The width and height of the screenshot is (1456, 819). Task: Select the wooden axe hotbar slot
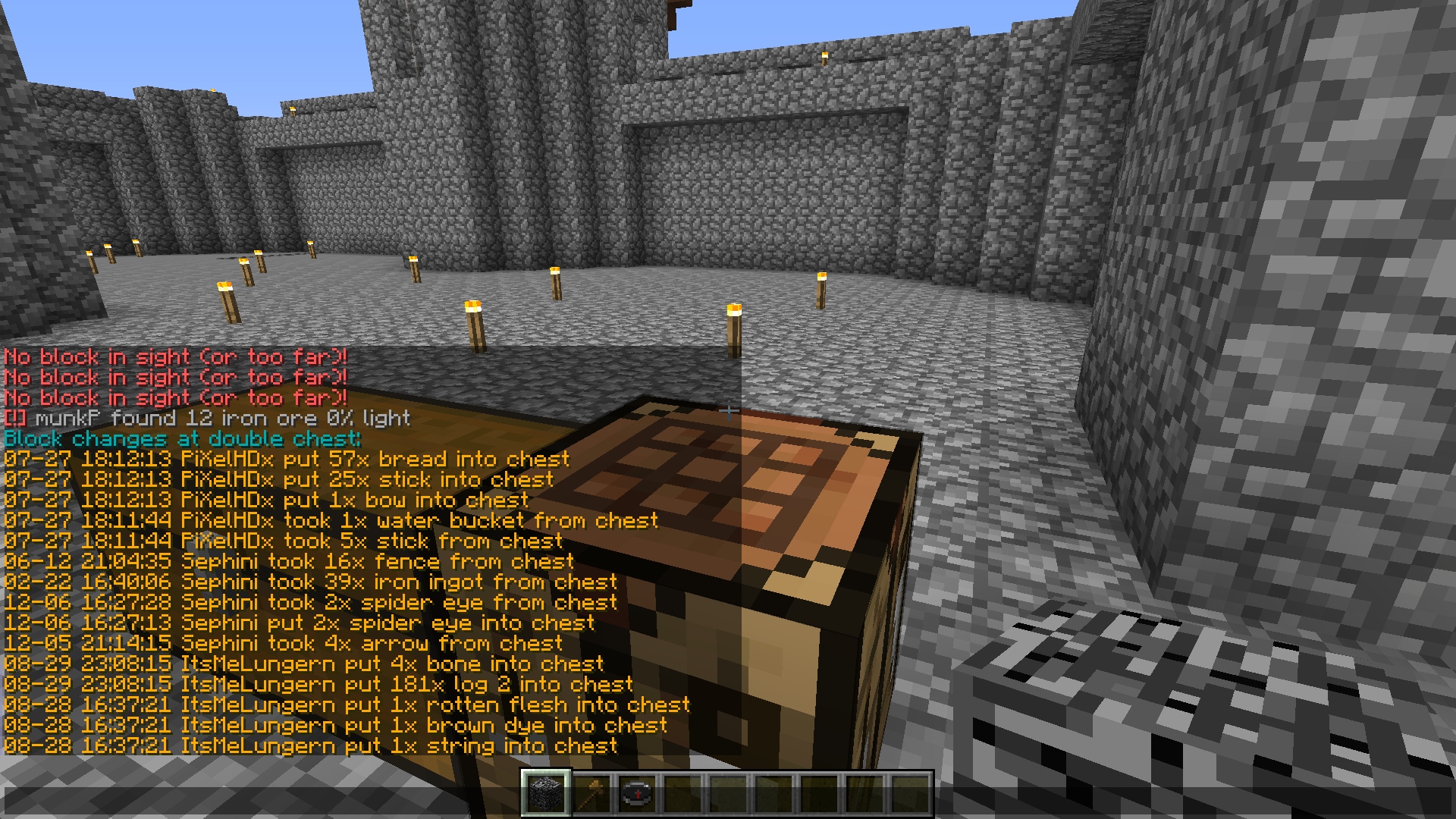click(591, 794)
